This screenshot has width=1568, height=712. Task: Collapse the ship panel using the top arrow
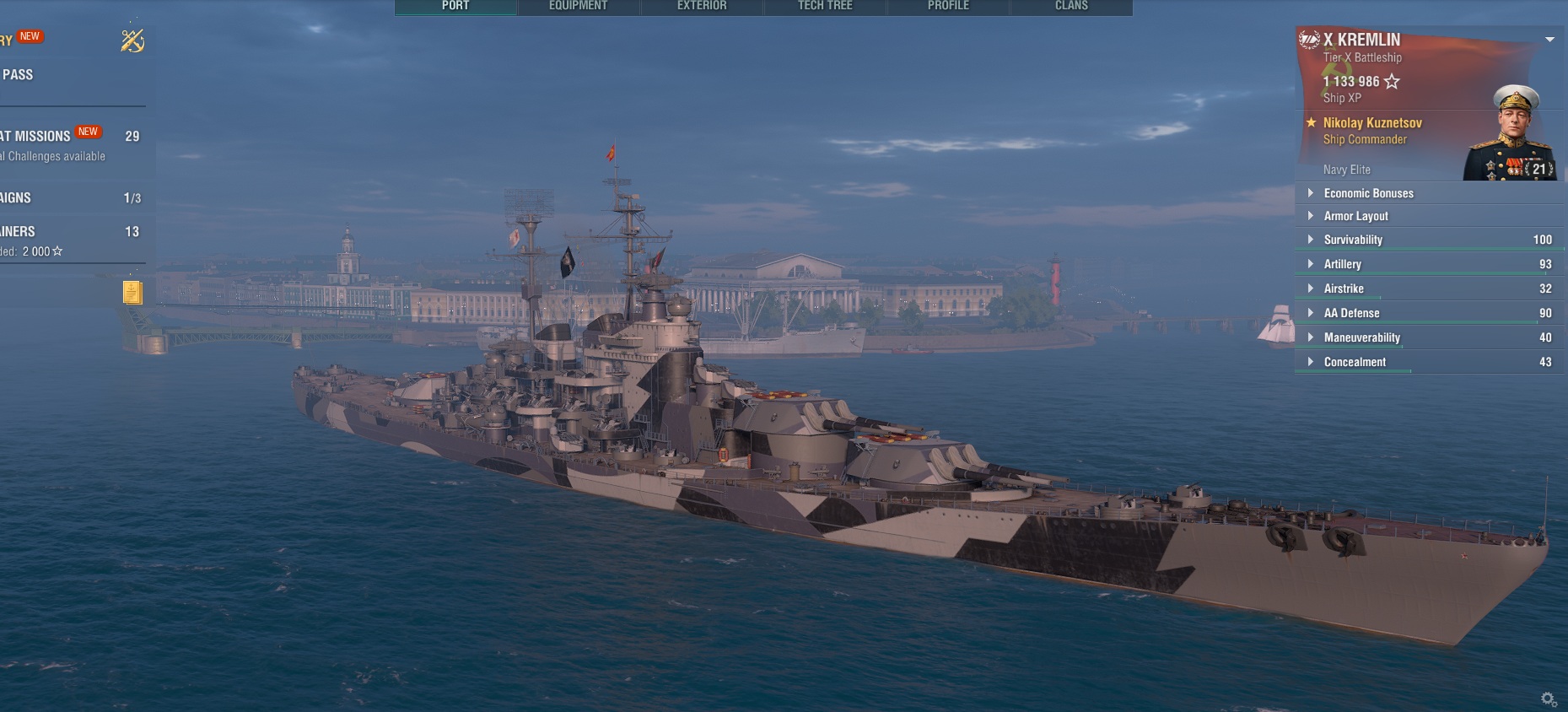[1549, 40]
